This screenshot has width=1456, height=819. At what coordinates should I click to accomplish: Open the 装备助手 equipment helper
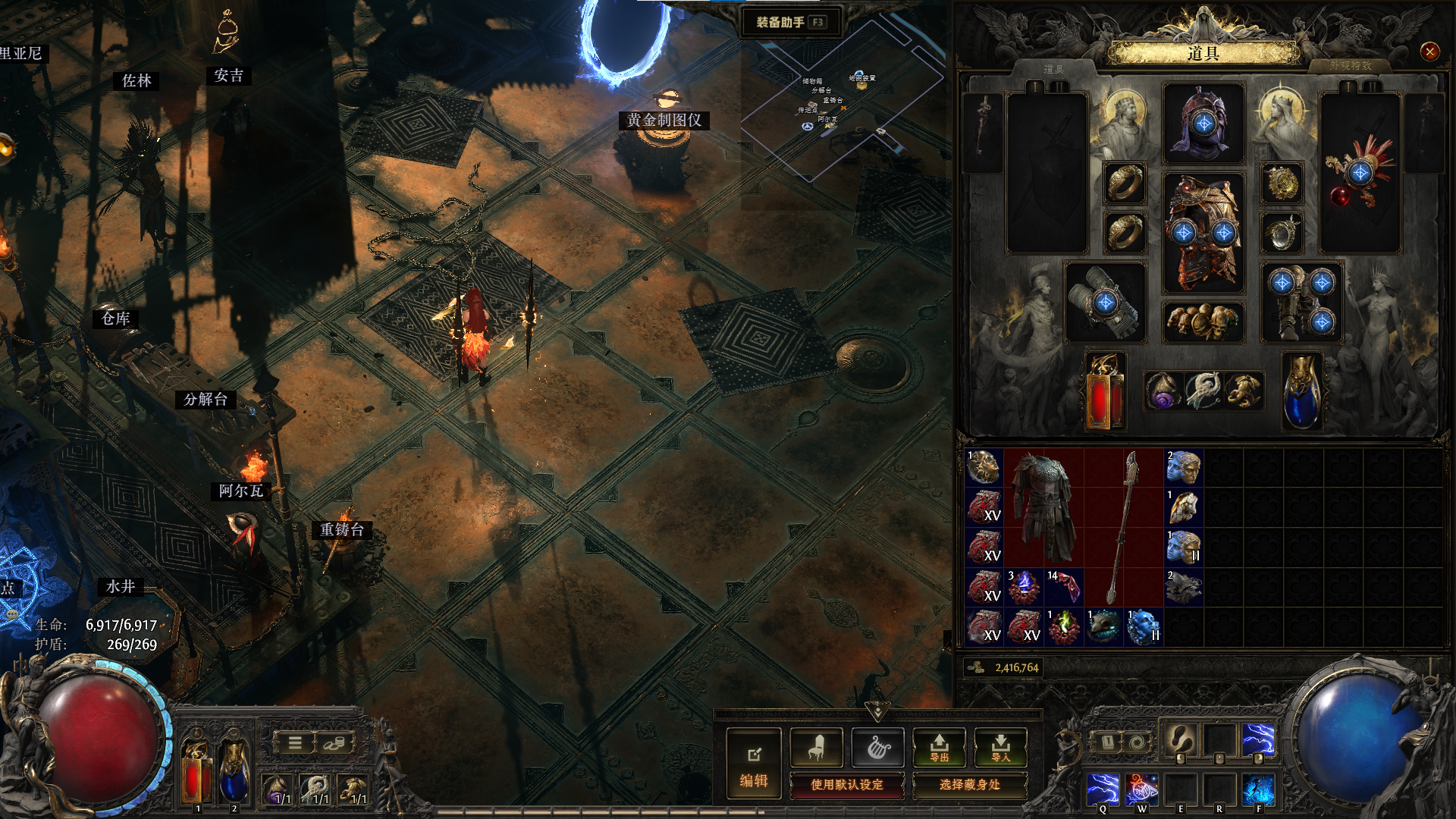(790, 22)
